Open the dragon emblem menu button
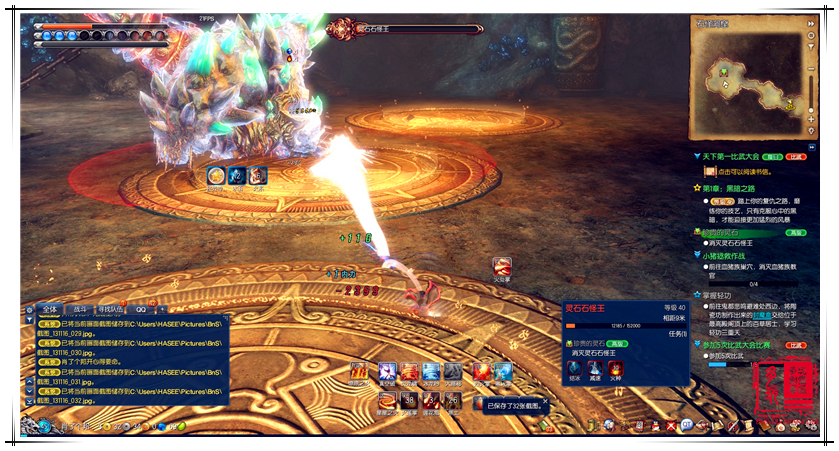 click(44, 427)
